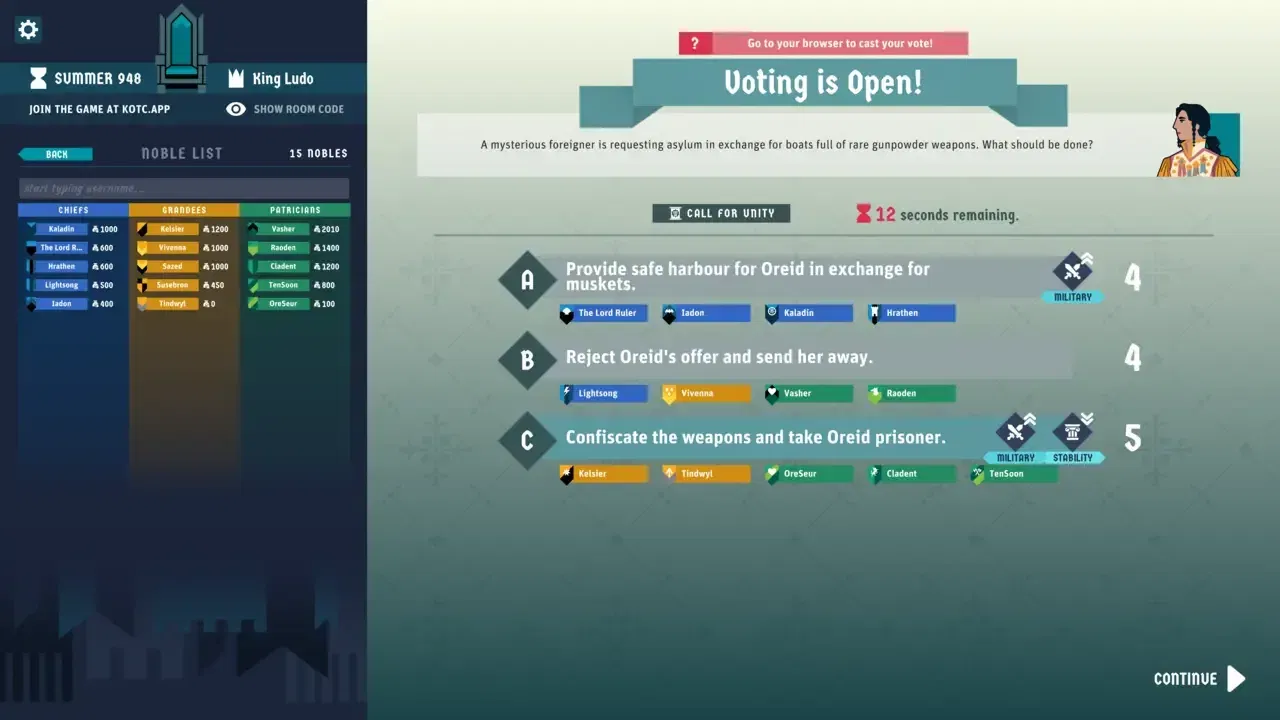
Task: Click Oreid's portrait on the right
Action: (x=1199, y=143)
